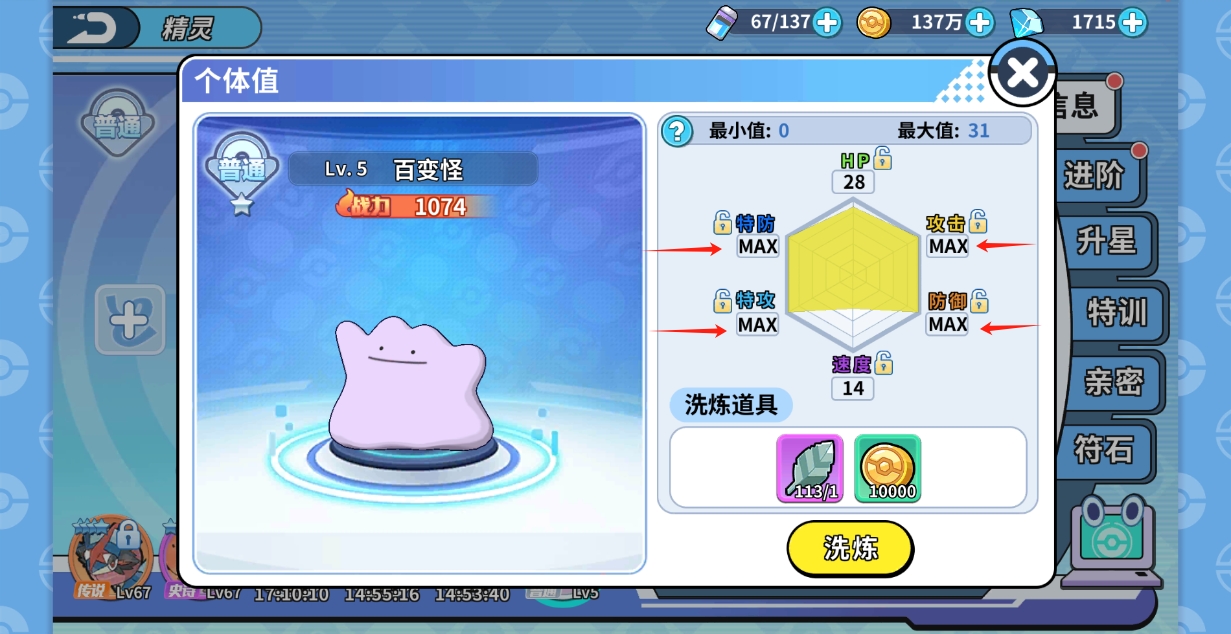
Task: Switch to the 特训 tab
Action: point(1116,312)
